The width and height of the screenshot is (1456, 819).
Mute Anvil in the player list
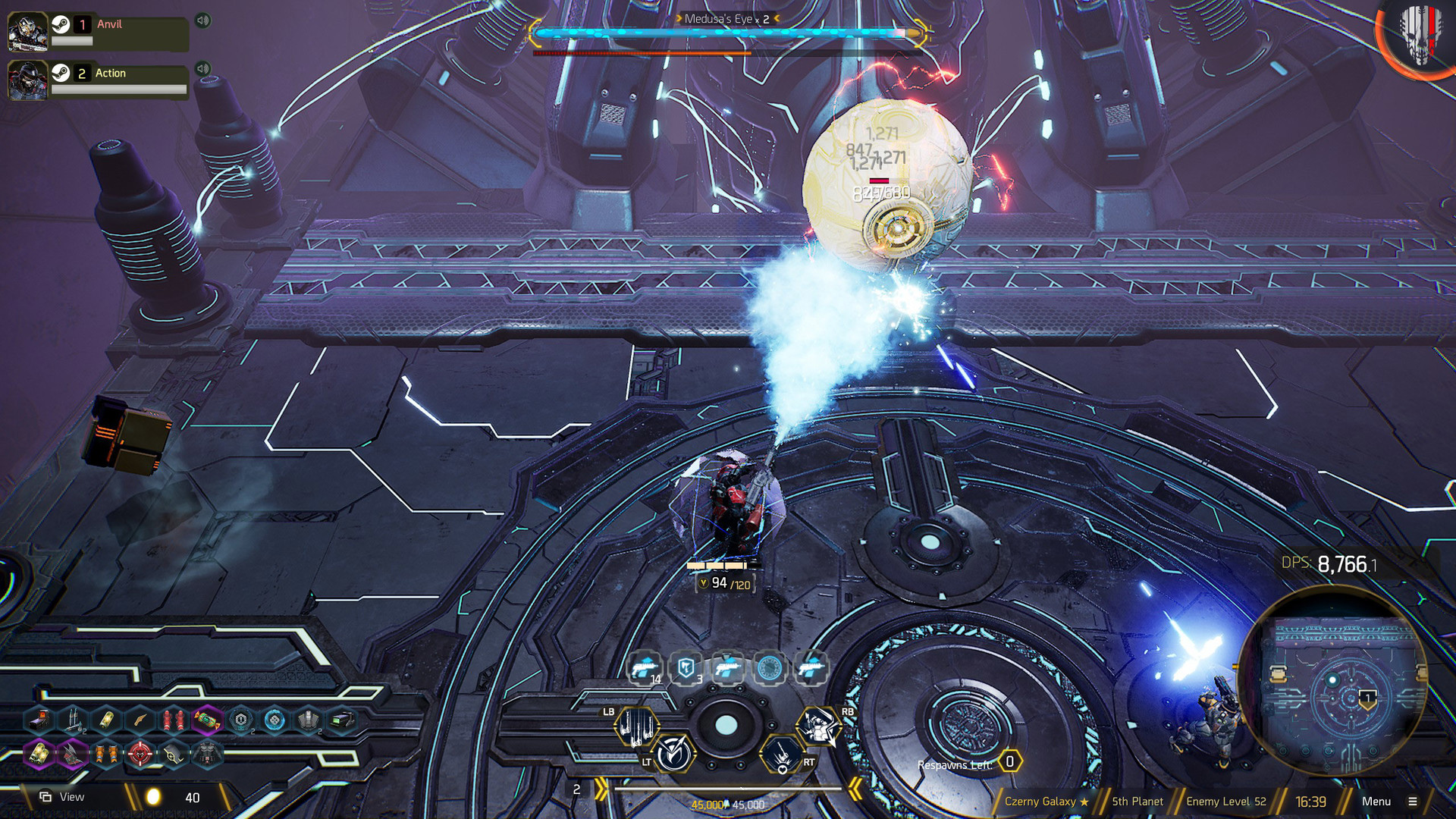tap(201, 20)
